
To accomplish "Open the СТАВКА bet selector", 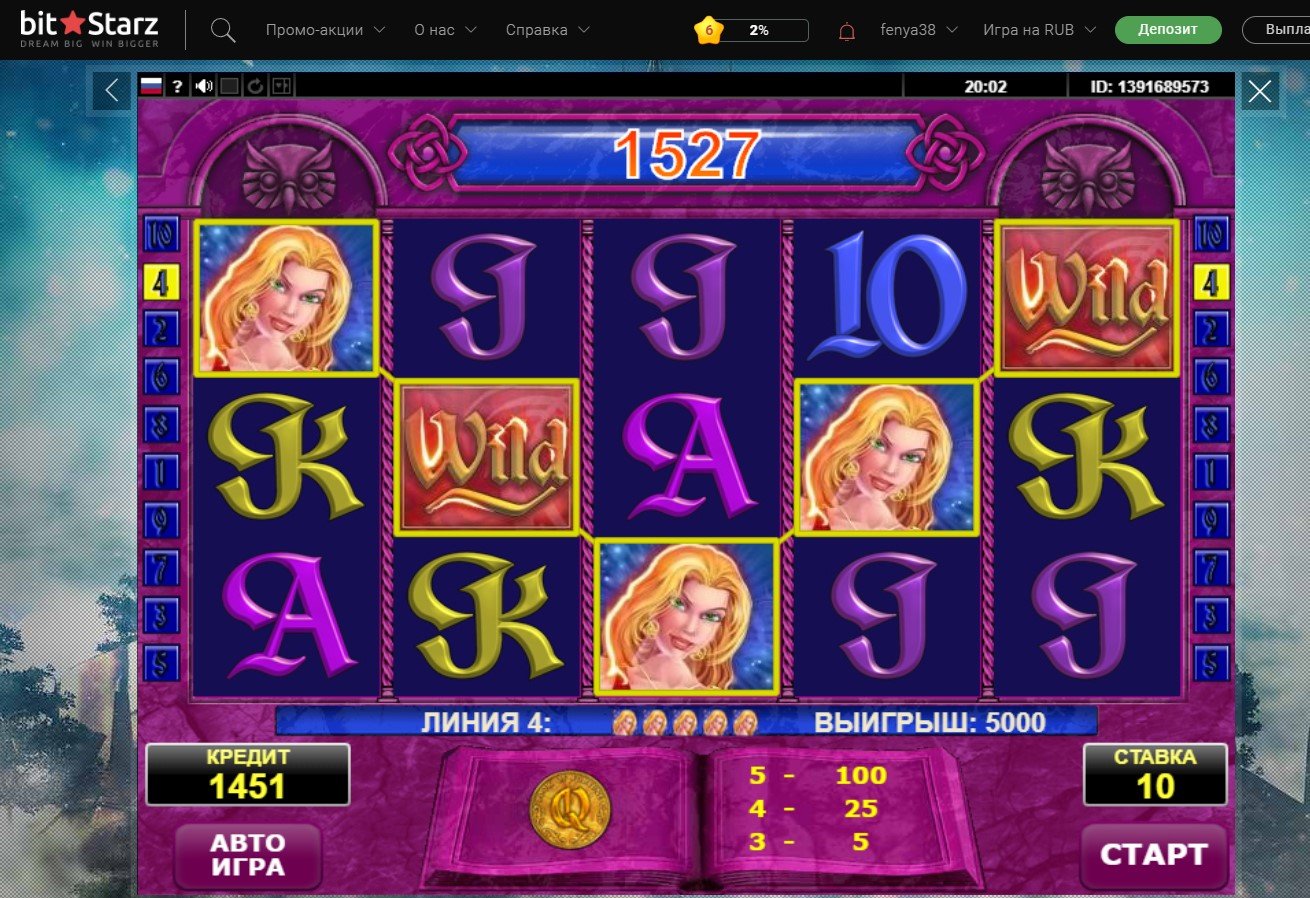I will click(x=1155, y=775).
